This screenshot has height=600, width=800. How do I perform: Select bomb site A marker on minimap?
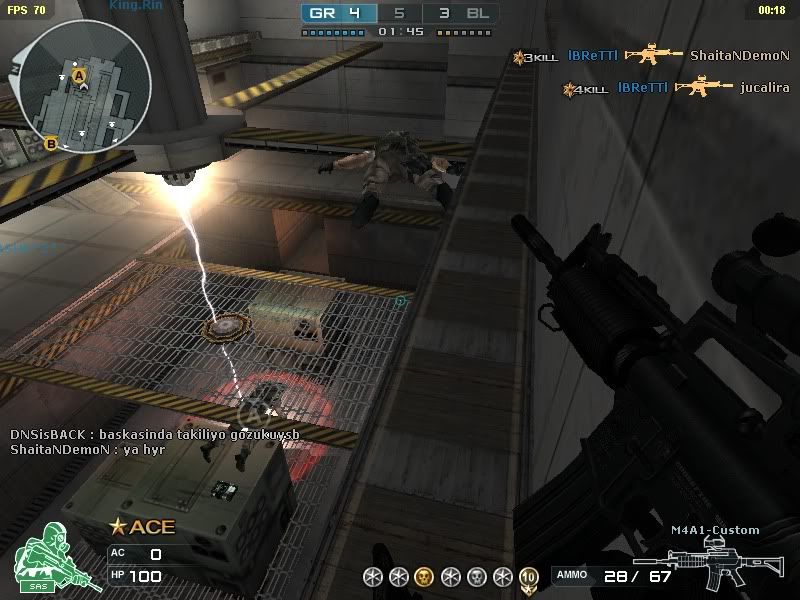79,75
